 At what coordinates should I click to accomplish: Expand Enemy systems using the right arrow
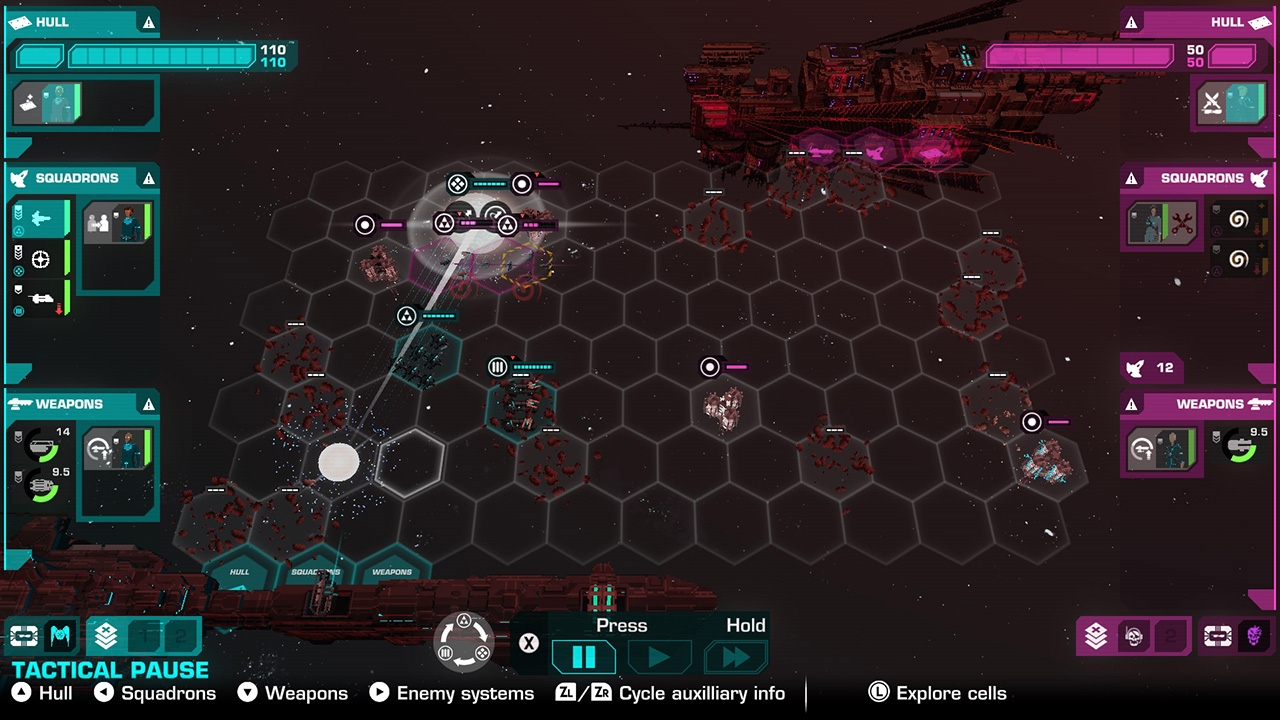click(x=378, y=692)
